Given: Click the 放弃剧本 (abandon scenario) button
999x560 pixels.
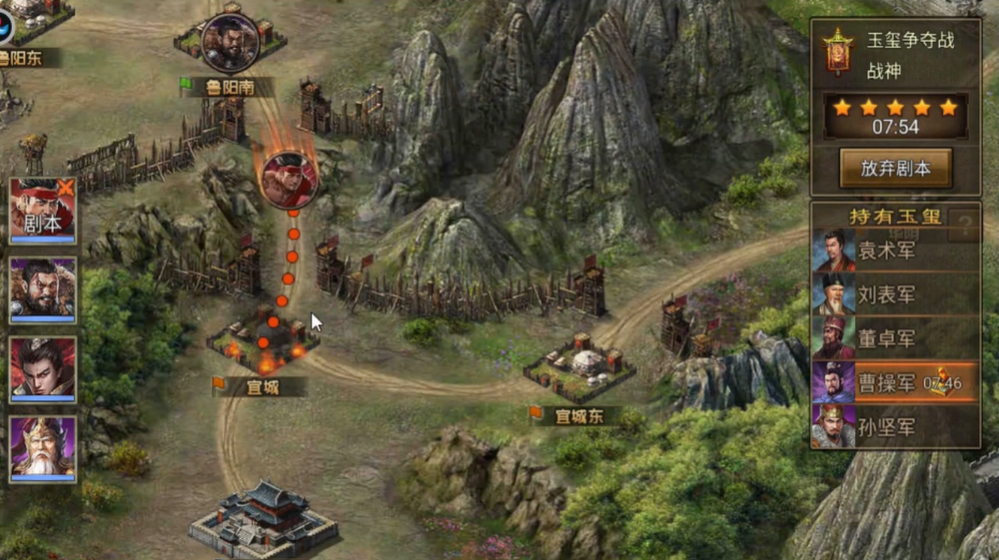Looking at the screenshot, I should tap(895, 168).
